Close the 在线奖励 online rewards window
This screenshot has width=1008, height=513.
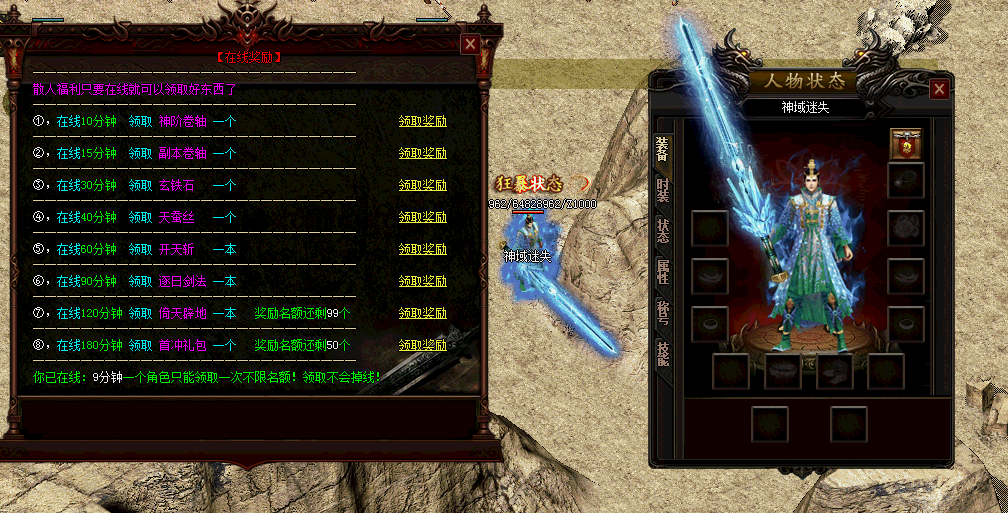[x=469, y=44]
